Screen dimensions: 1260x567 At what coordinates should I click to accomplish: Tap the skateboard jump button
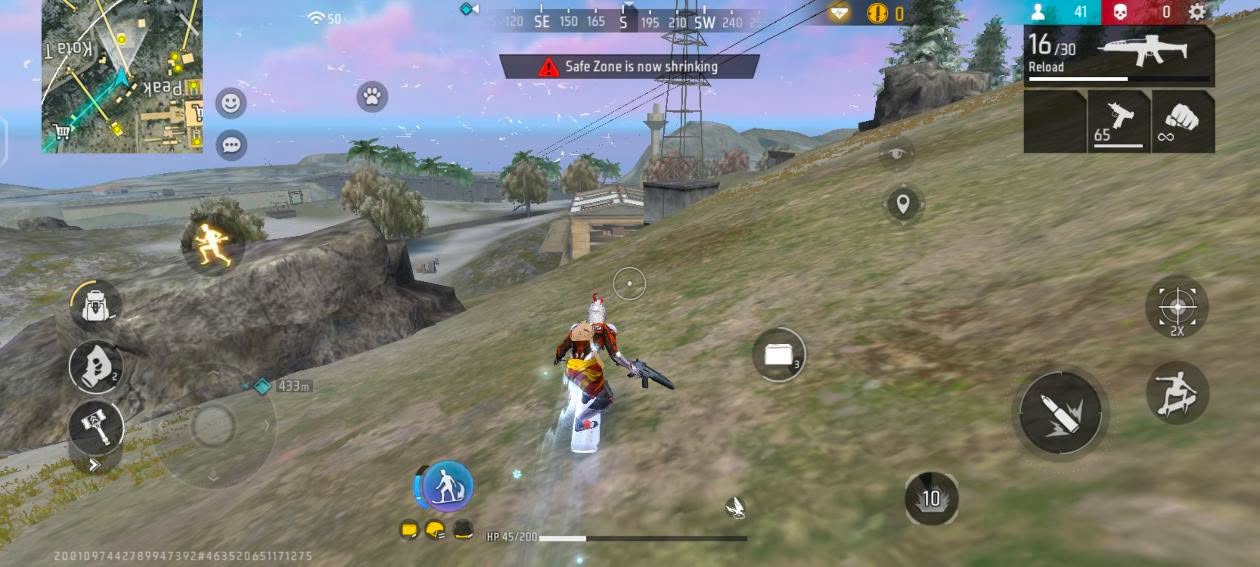tap(1176, 393)
